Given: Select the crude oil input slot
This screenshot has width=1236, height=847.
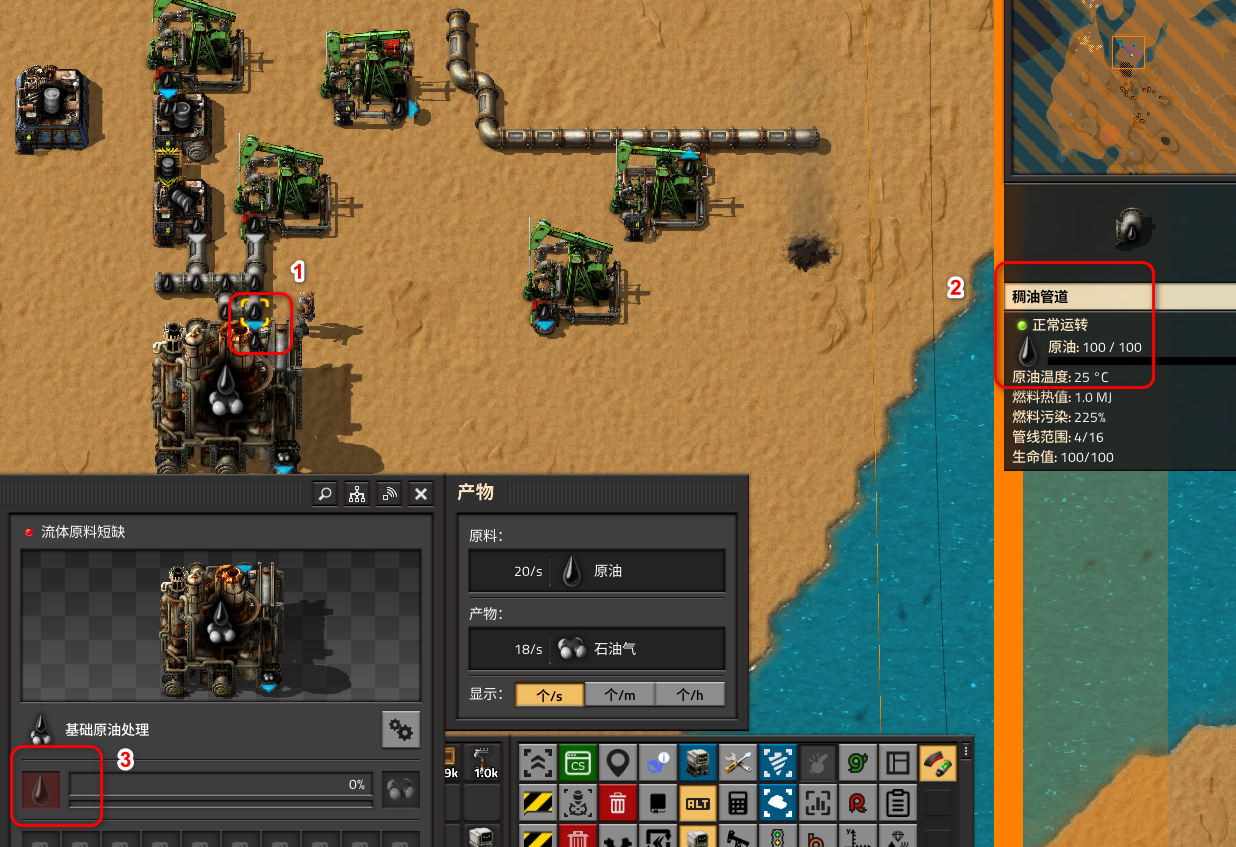Looking at the screenshot, I should click(x=41, y=790).
